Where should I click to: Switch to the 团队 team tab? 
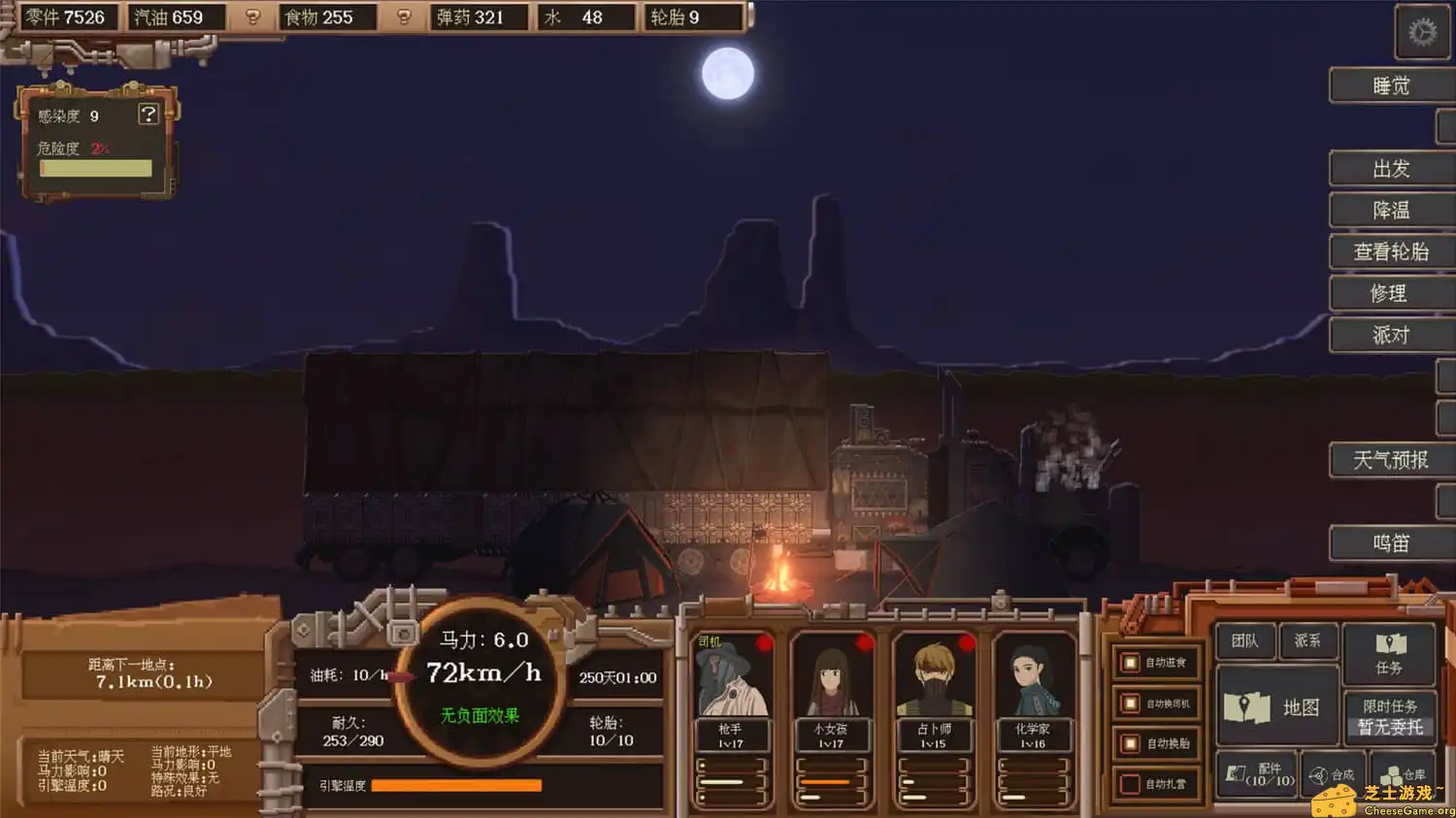pos(1243,640)
